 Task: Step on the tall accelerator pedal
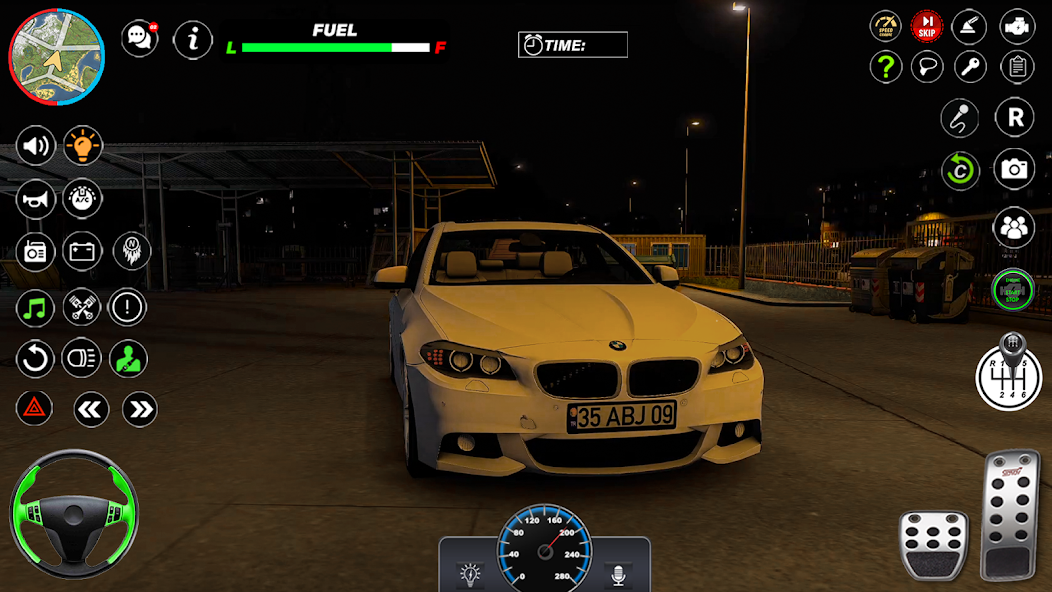(x=1009, y=514)
